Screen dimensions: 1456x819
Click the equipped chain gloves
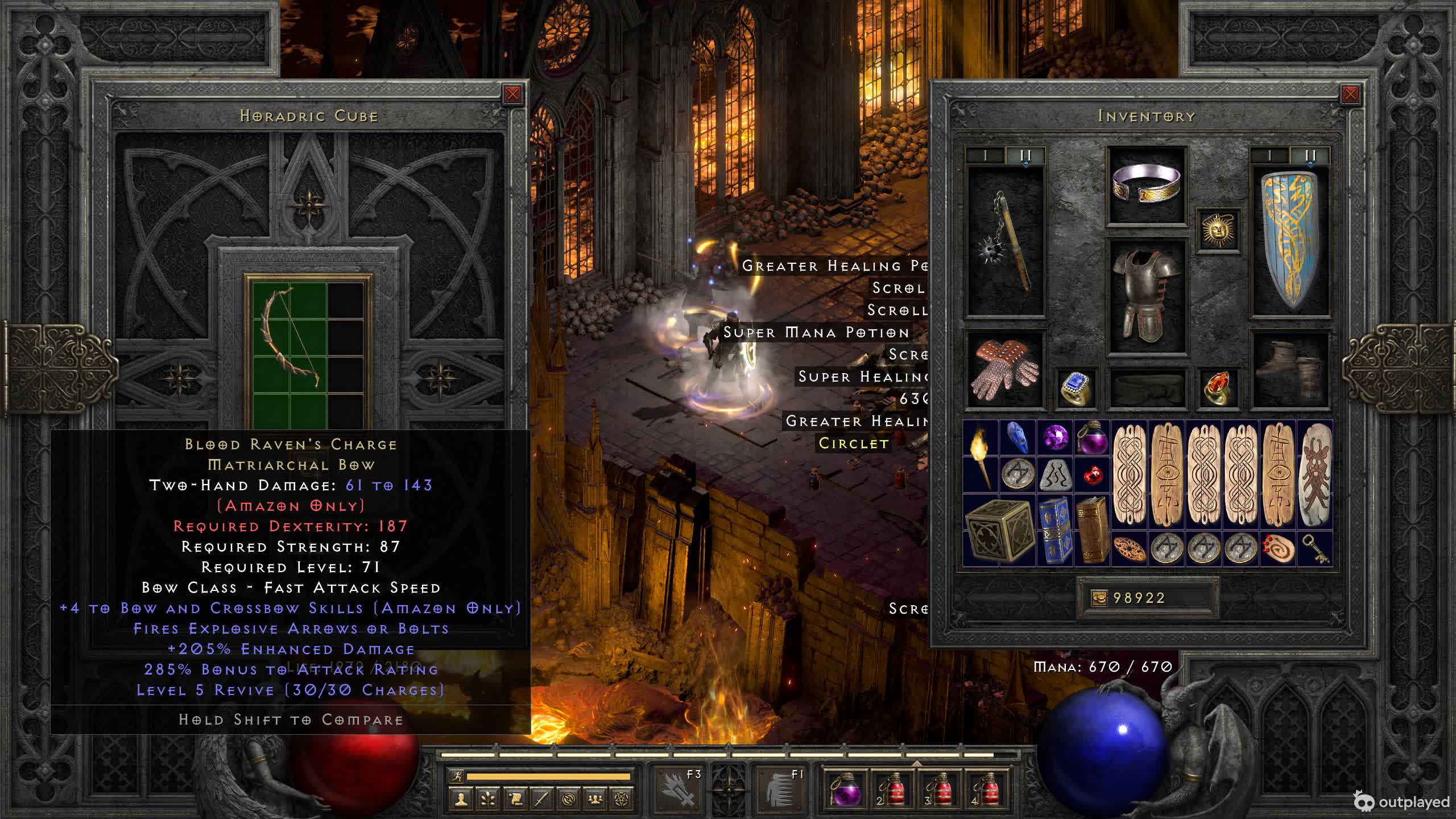tap(1006, 370)
